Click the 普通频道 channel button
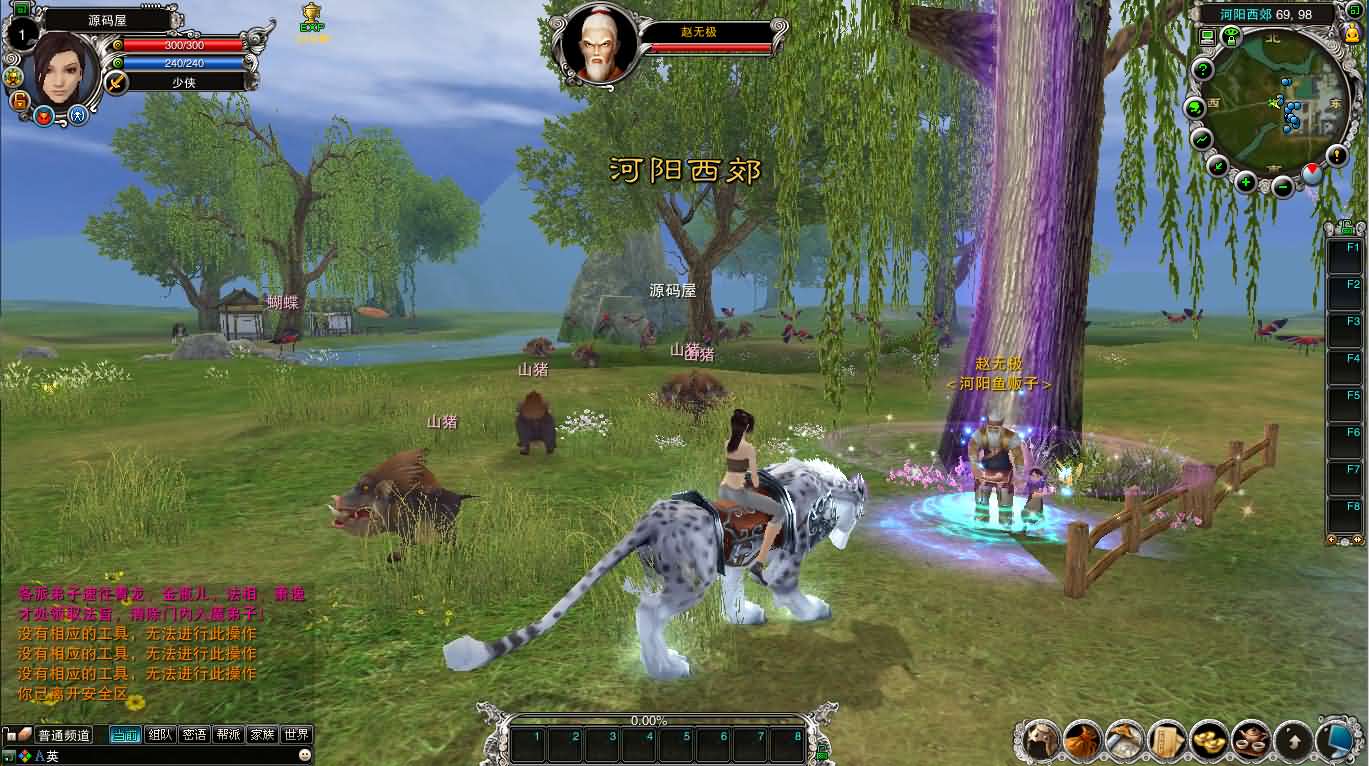 64,735
